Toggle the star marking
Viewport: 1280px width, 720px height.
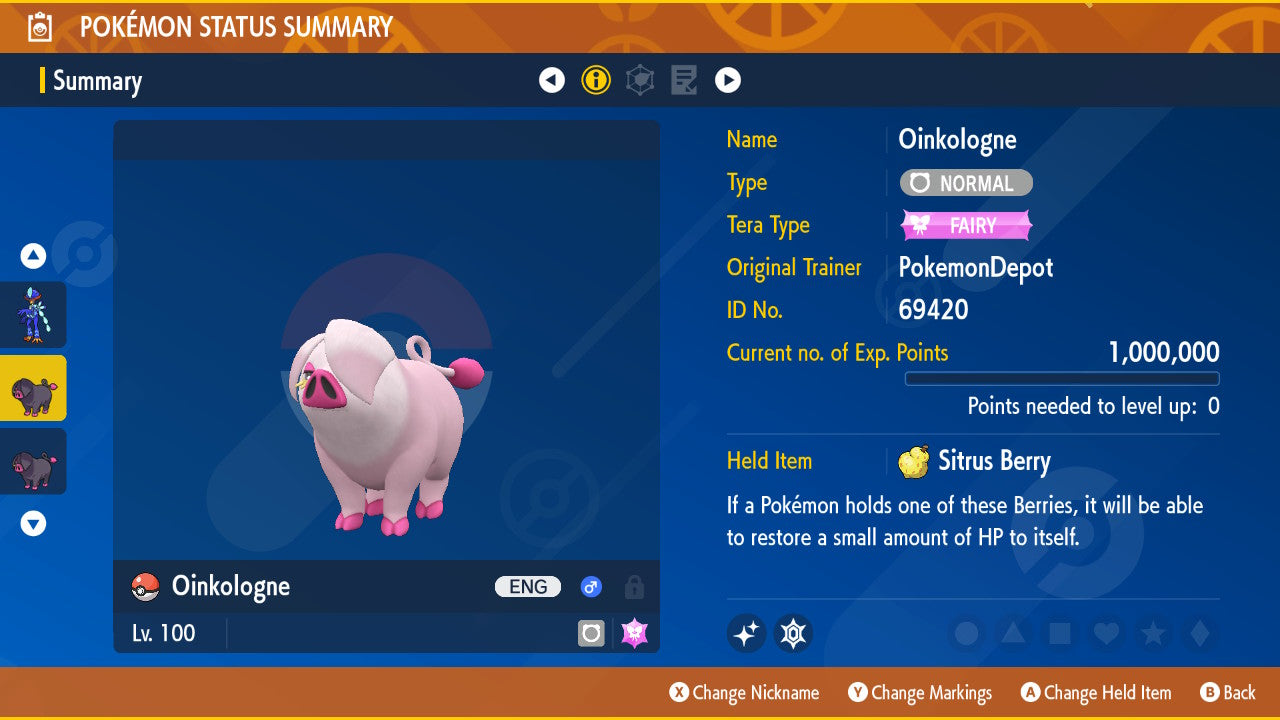(1153, 633)
